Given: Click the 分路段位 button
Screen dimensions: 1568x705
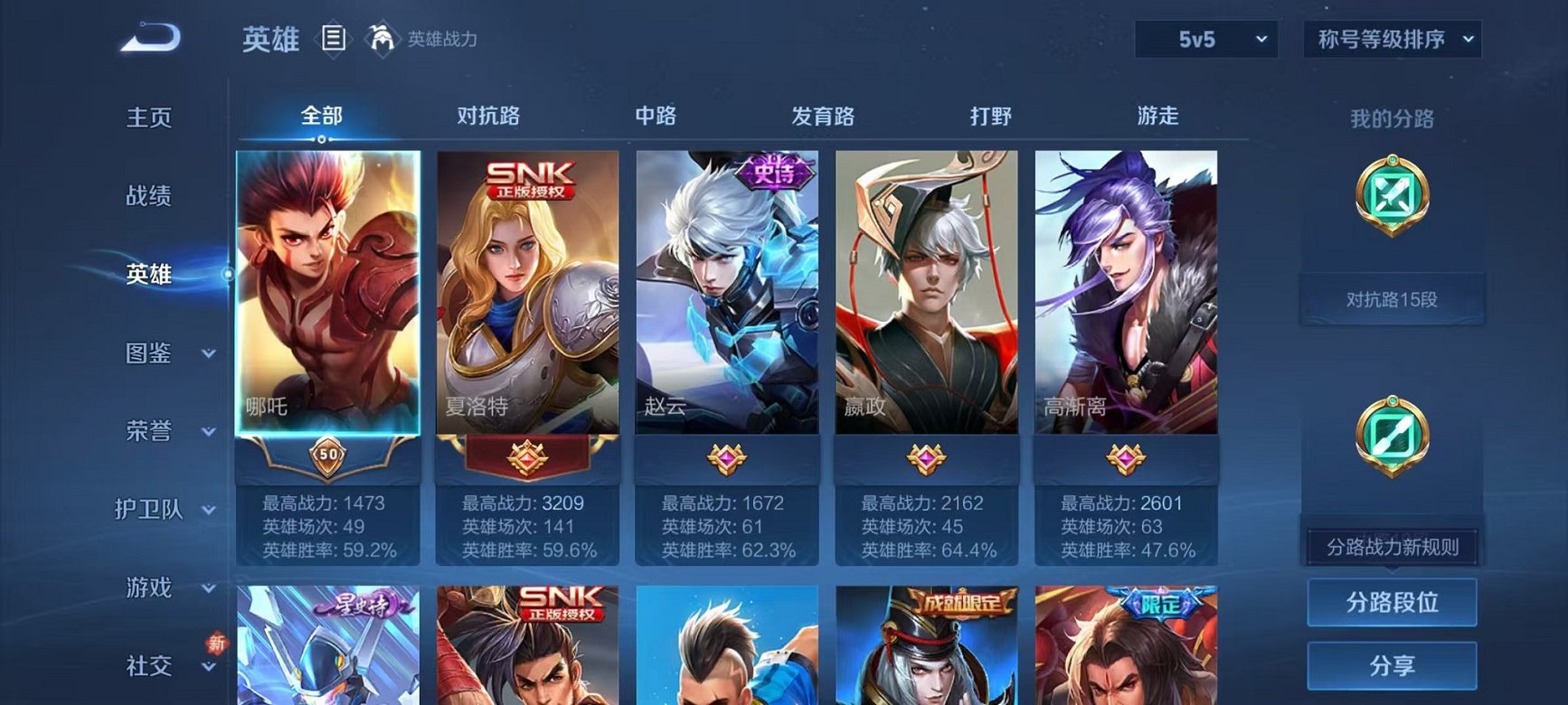Looking at the screenshot, I should click(1392, 604).
